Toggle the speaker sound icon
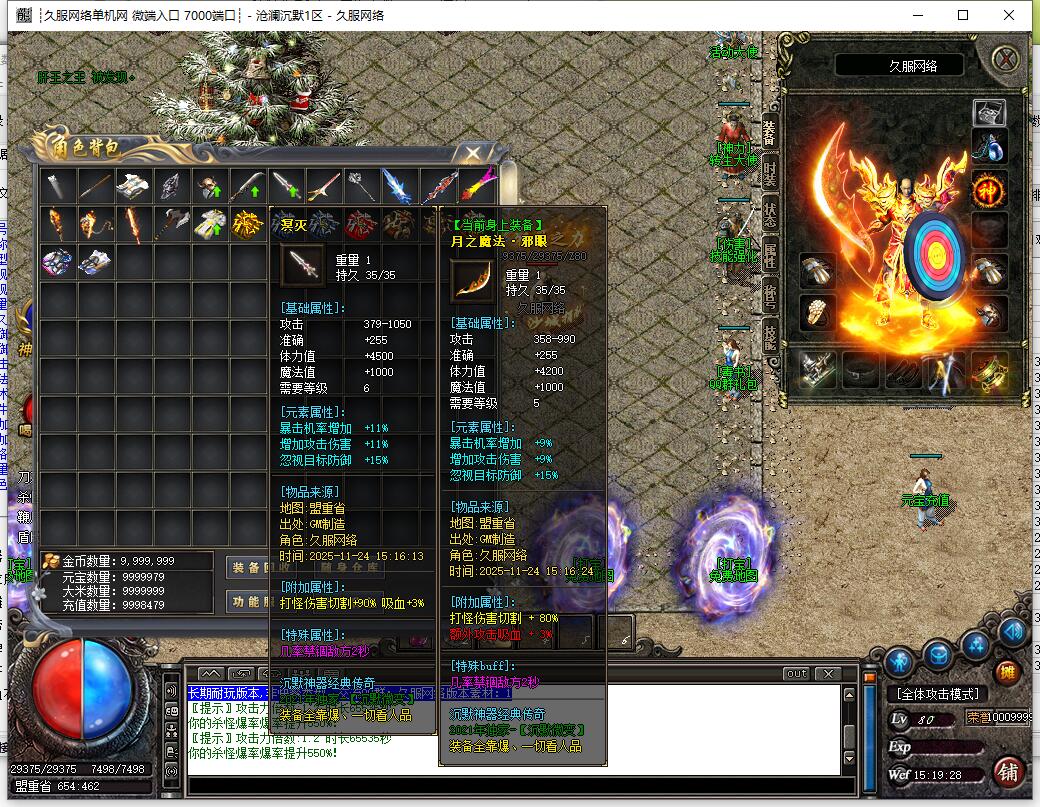The image size is (1040, 807). 1012,631
